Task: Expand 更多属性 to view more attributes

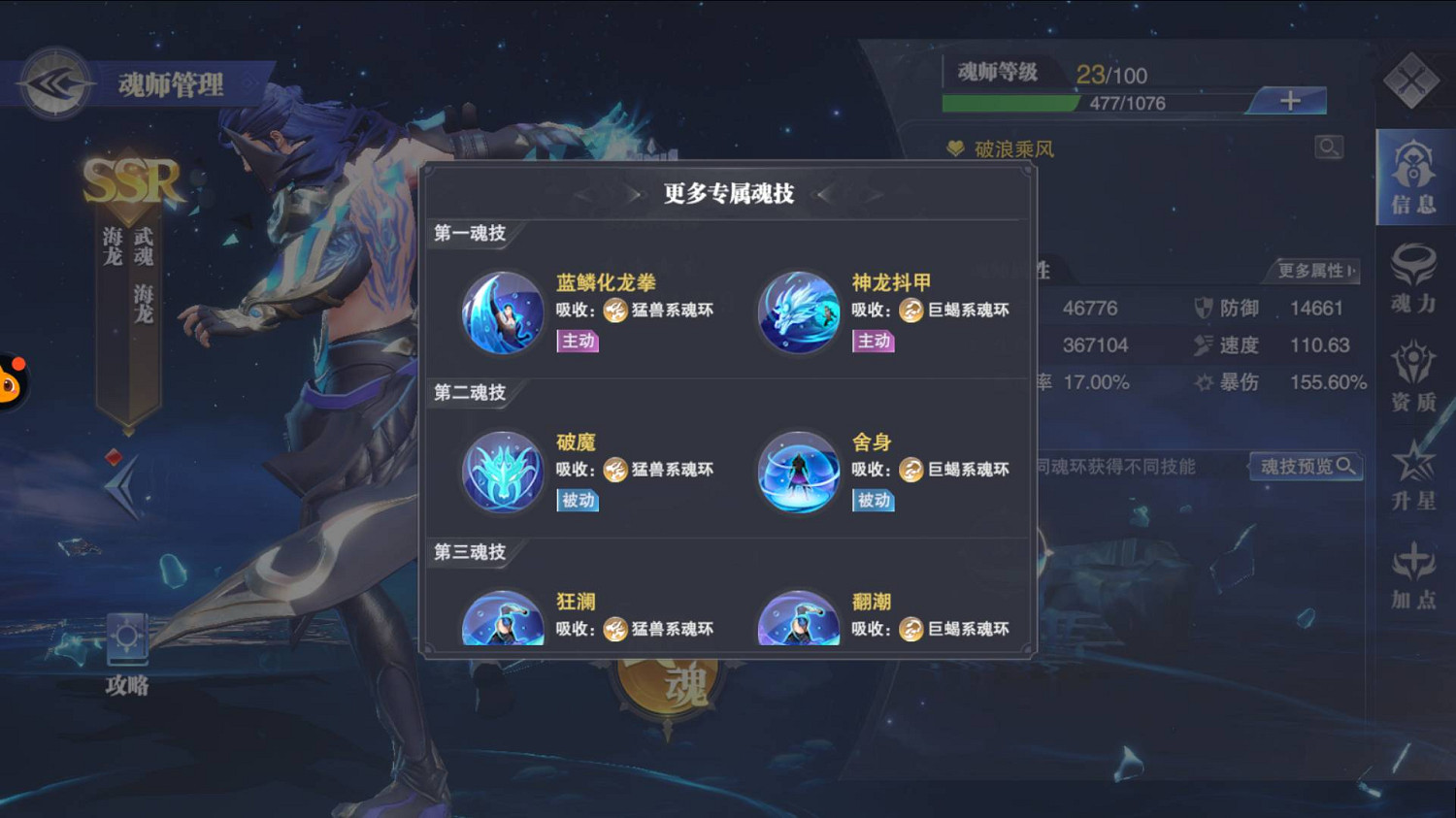Action: point(1313,273)
